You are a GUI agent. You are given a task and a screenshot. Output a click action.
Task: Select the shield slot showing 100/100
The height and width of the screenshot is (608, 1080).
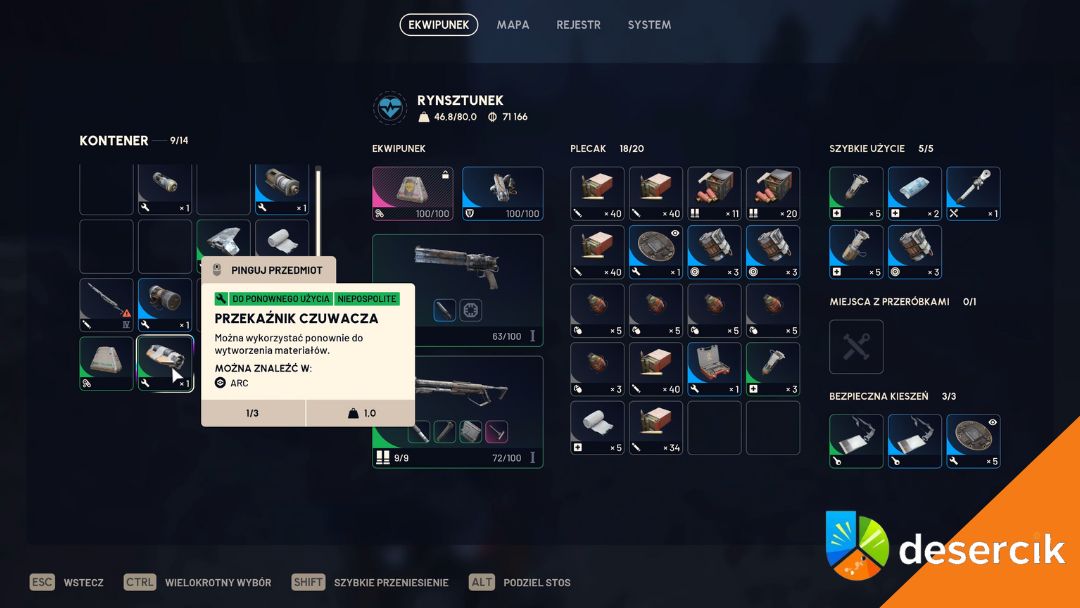pyautogui.click(x=502, y=193)
